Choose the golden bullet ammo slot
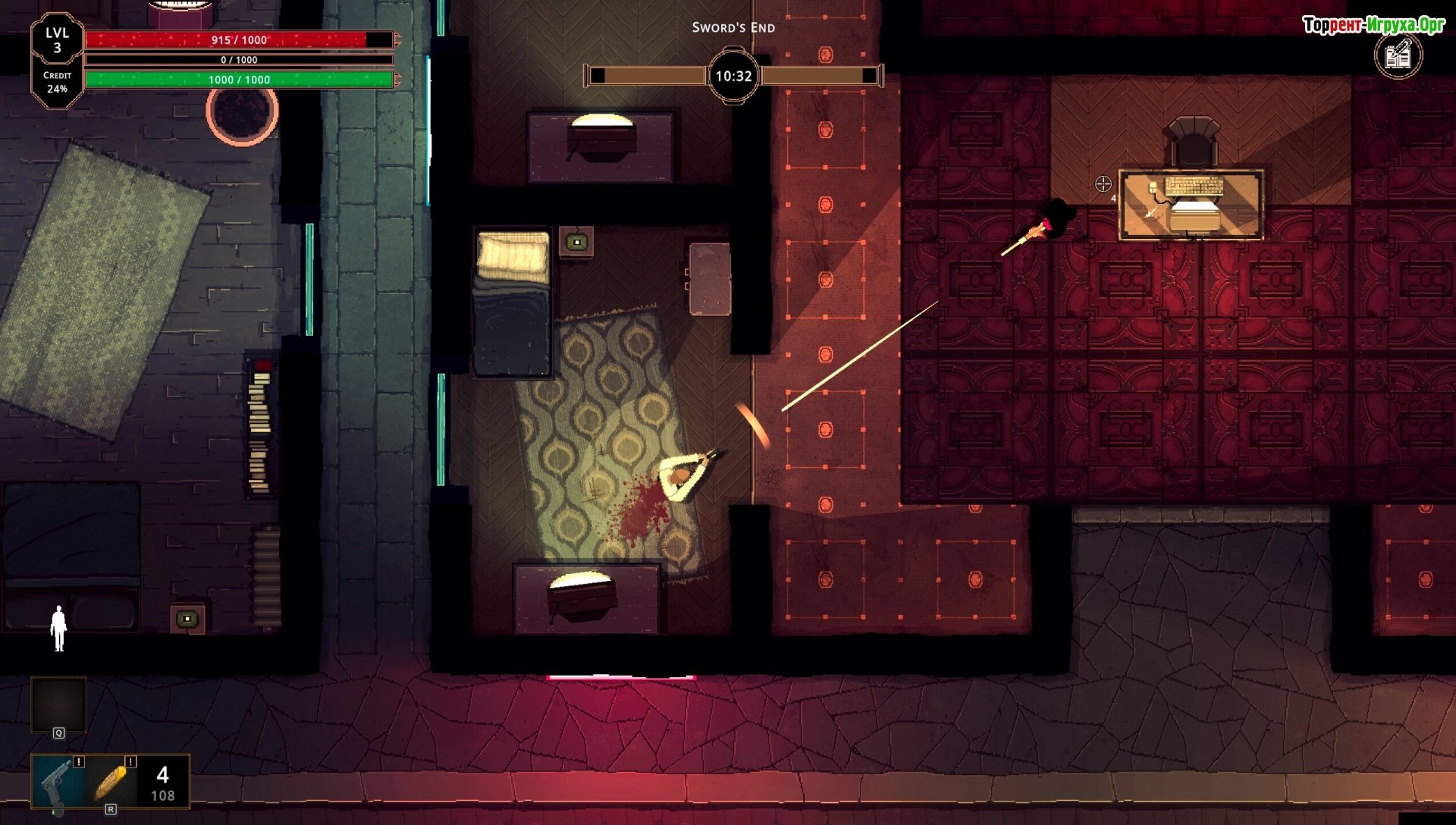 (111, 782)
